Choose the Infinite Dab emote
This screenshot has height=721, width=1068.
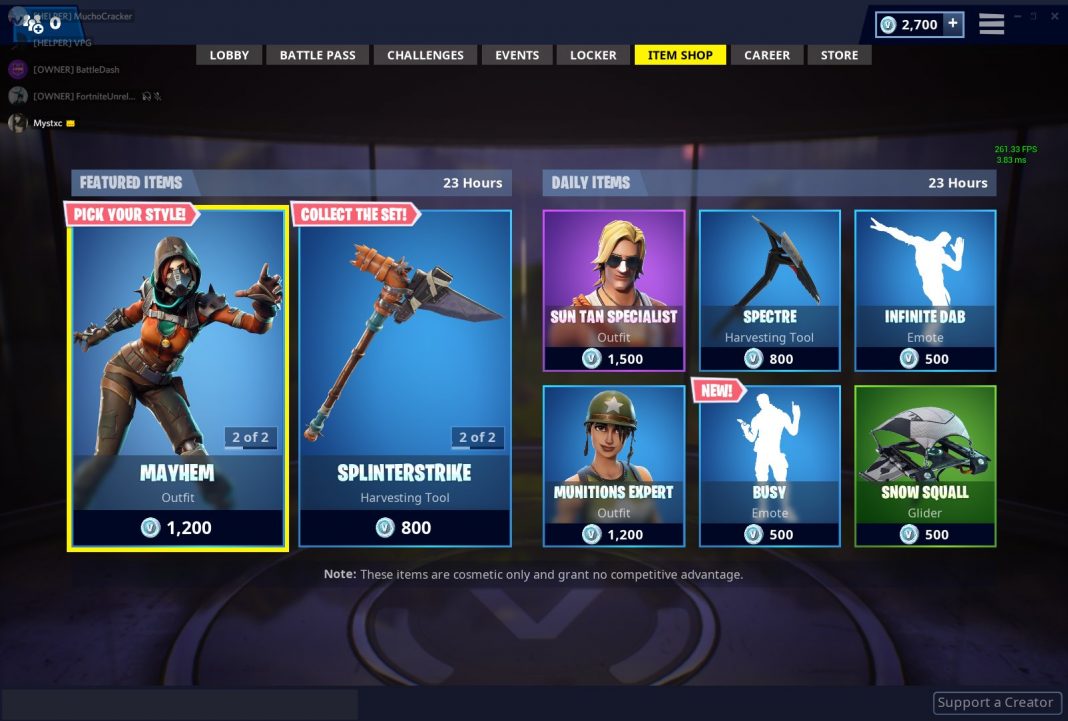(x=925, y=290)
